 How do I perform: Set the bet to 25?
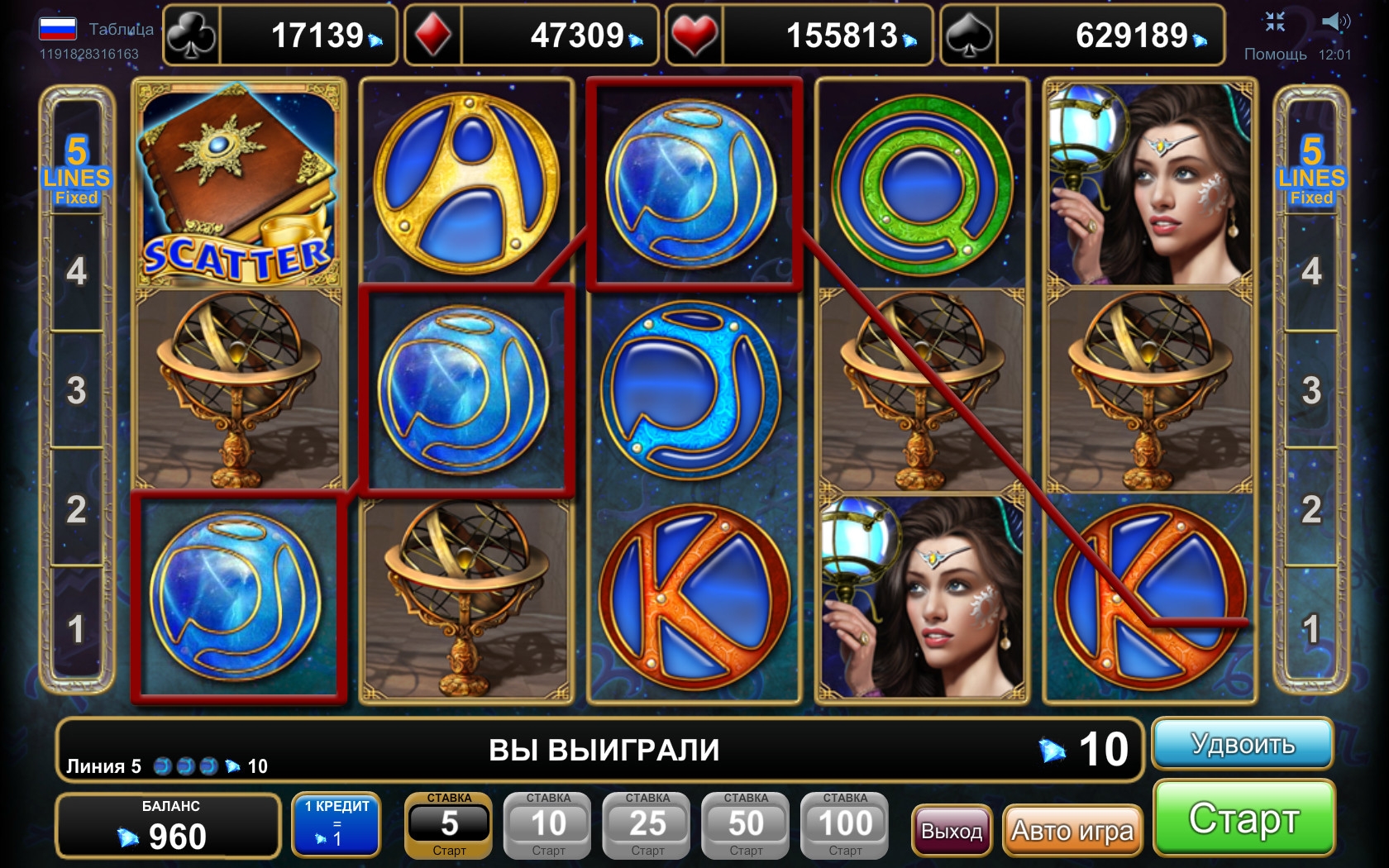tap(647, 825)
